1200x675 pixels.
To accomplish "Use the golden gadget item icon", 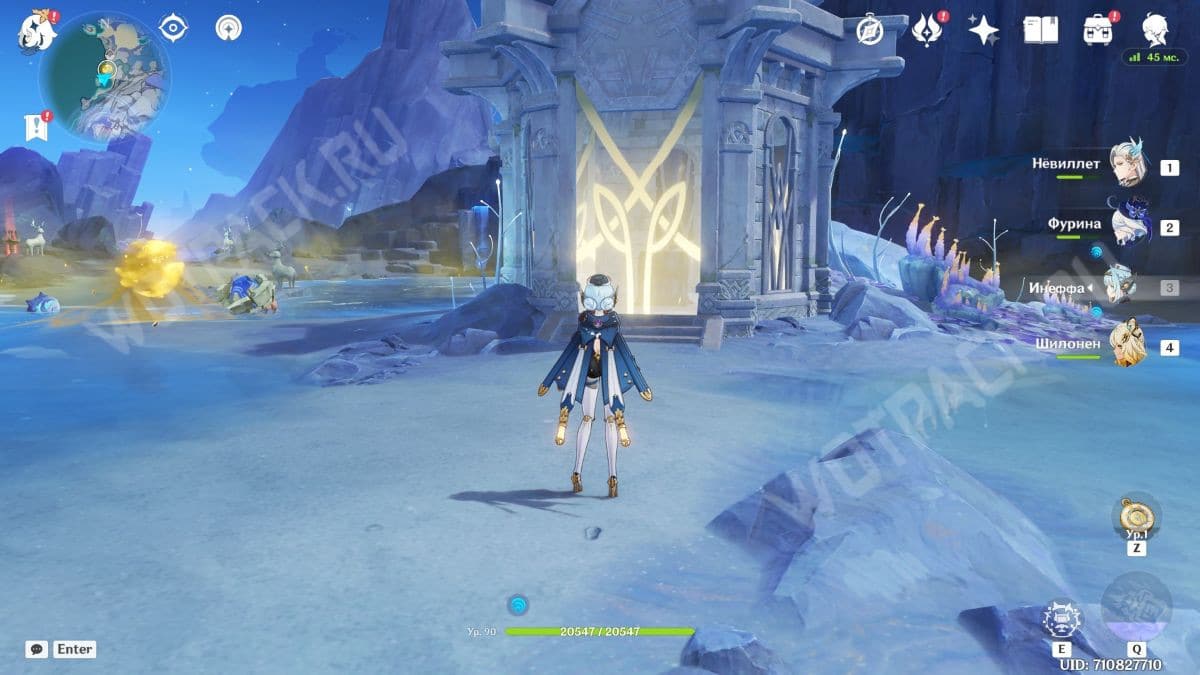I will click(1137, 516).
